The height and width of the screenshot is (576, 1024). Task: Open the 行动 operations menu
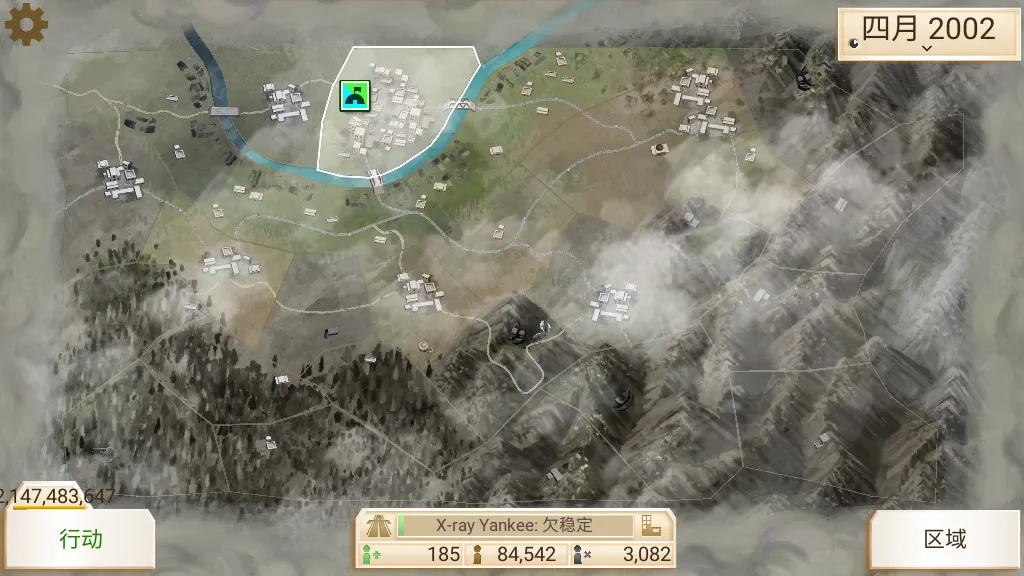[81, 540]
